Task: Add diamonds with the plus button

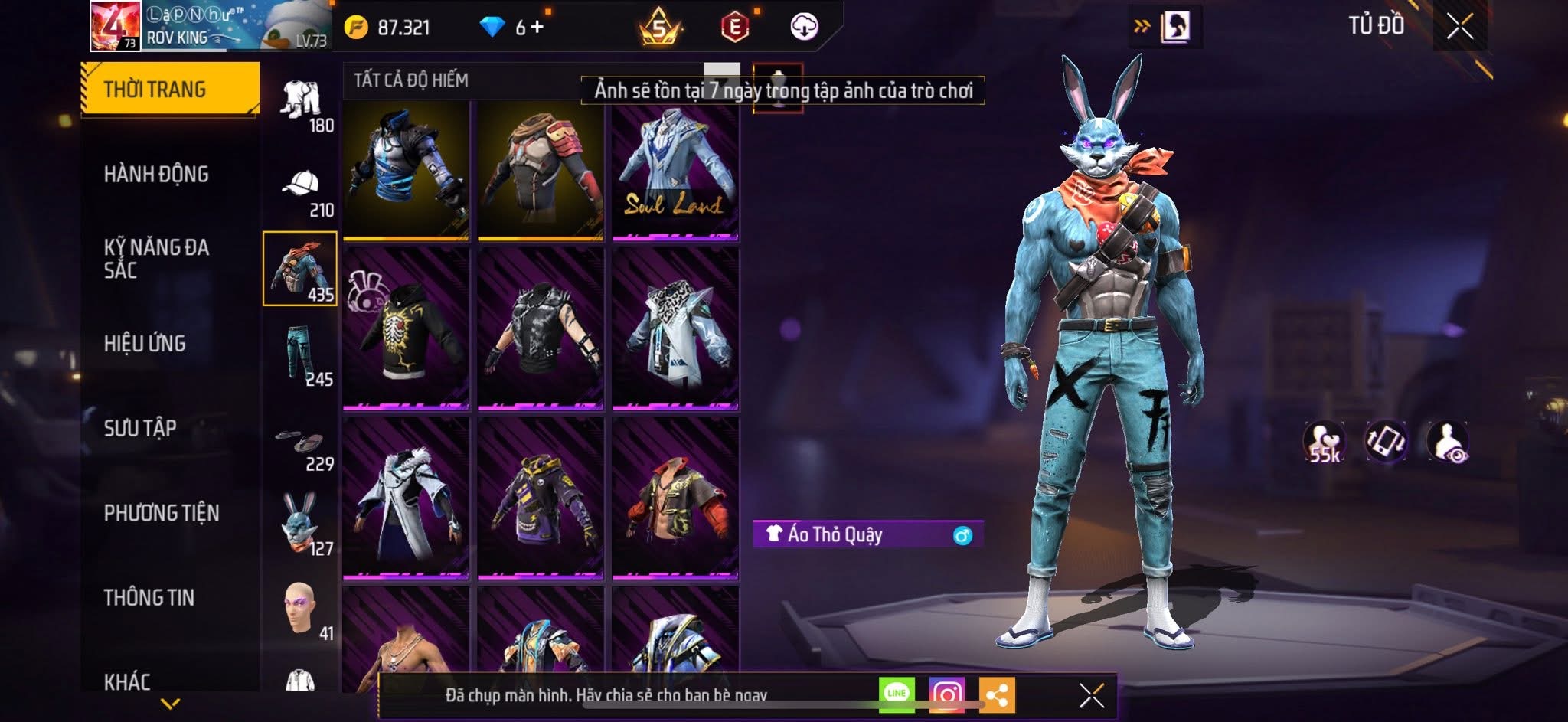Action: coord(537,28)
